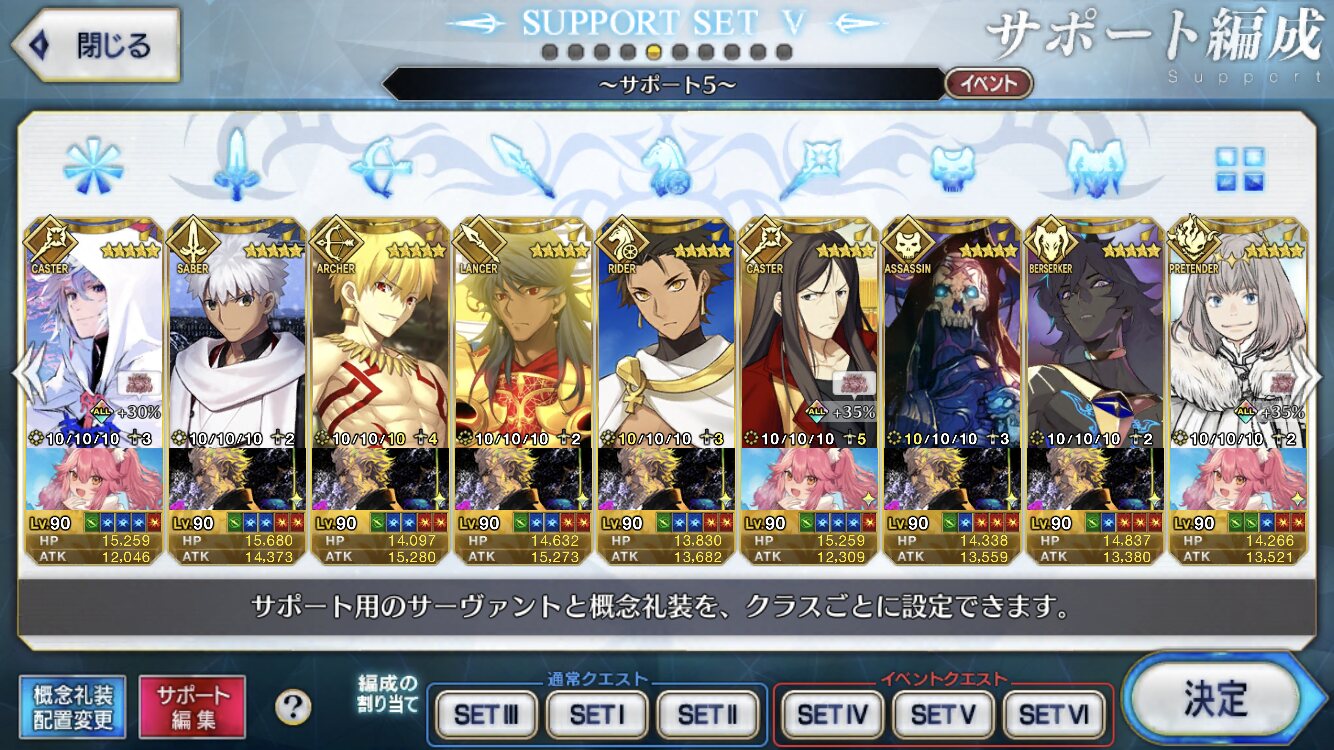Choose the Lancer support servant card
Image resolution: width=1334 pixels, height=750 pixels.
click(x=522, y=340)
